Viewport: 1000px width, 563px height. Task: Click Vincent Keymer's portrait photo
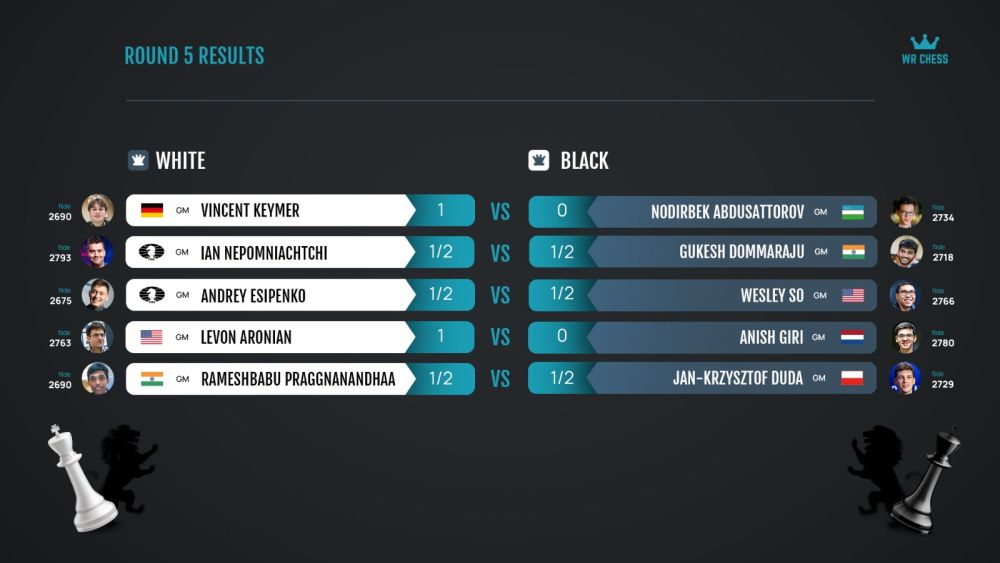(97, 211)
